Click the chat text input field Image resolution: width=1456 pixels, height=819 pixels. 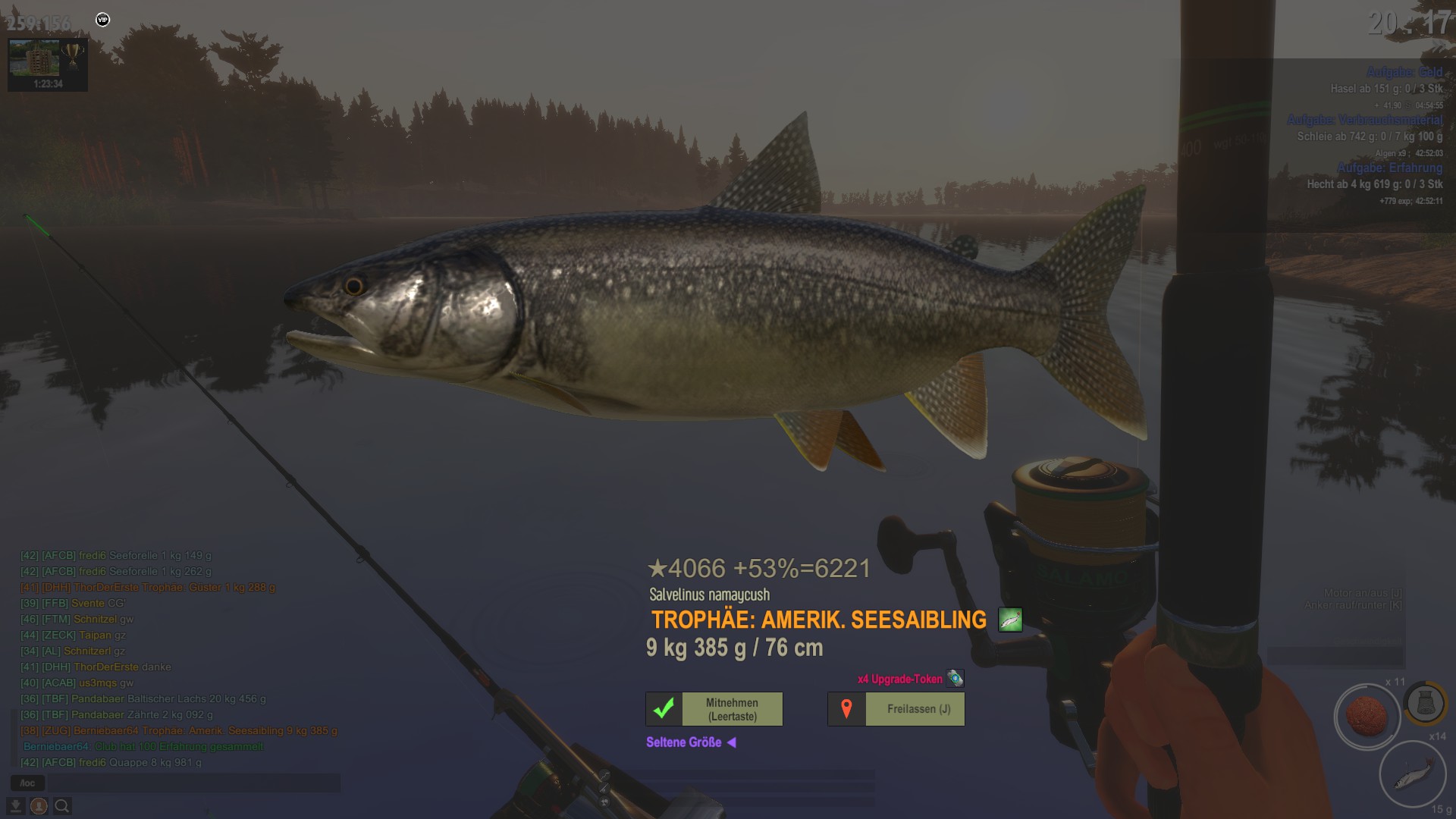tap(193, 783)
